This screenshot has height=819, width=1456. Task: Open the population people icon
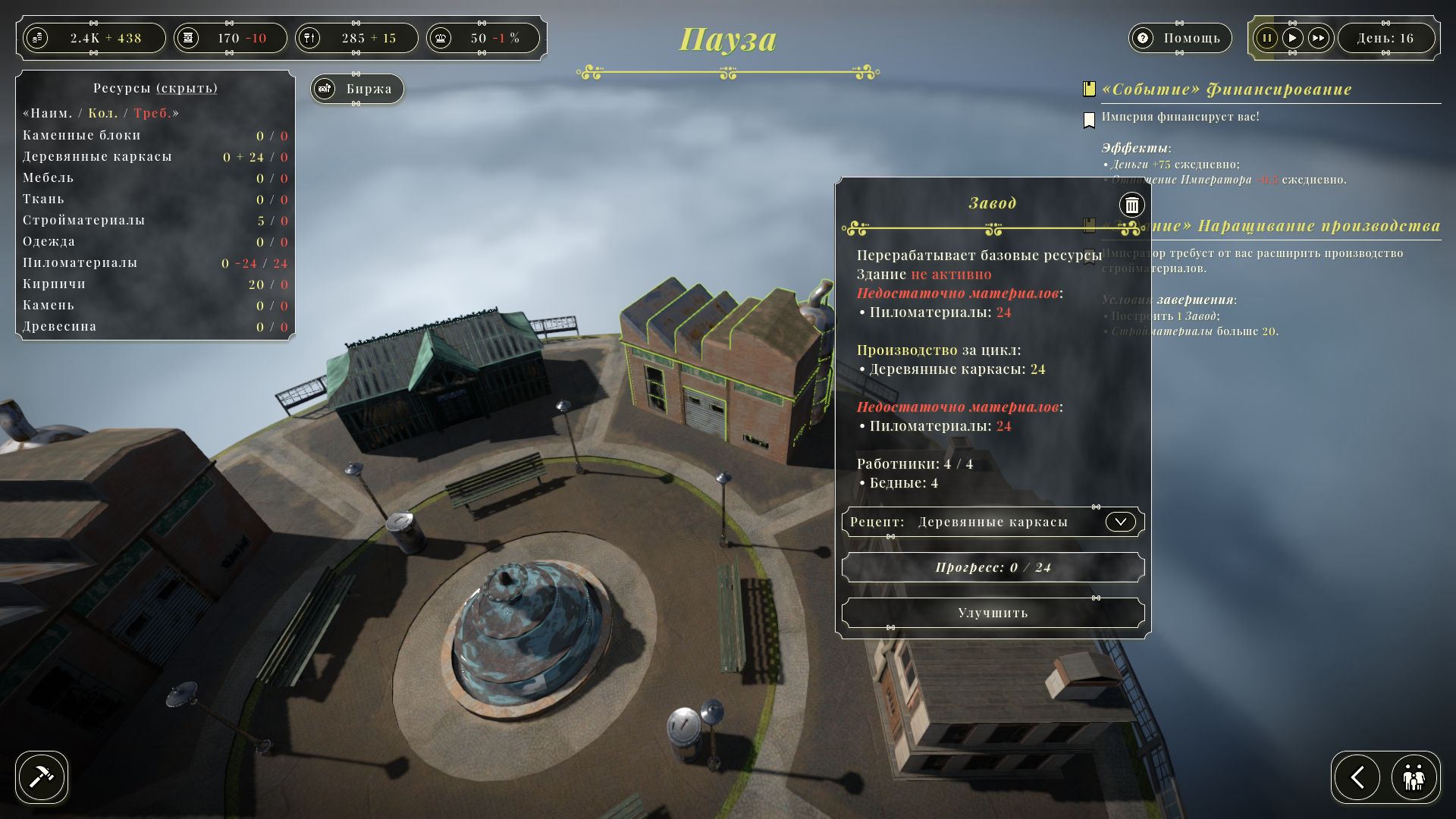coord(1414,777)
